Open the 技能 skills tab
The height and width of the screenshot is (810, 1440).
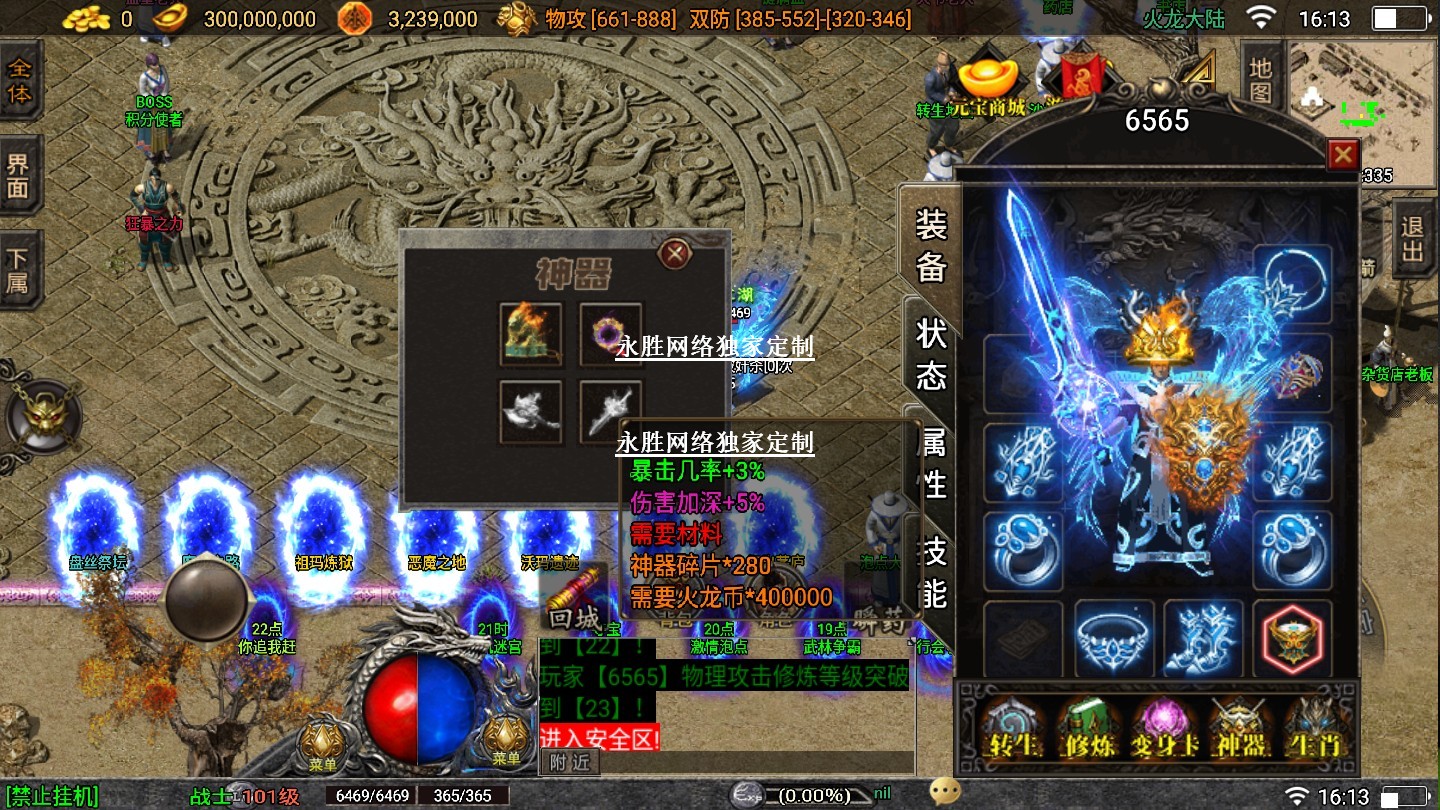coord(933,572)
